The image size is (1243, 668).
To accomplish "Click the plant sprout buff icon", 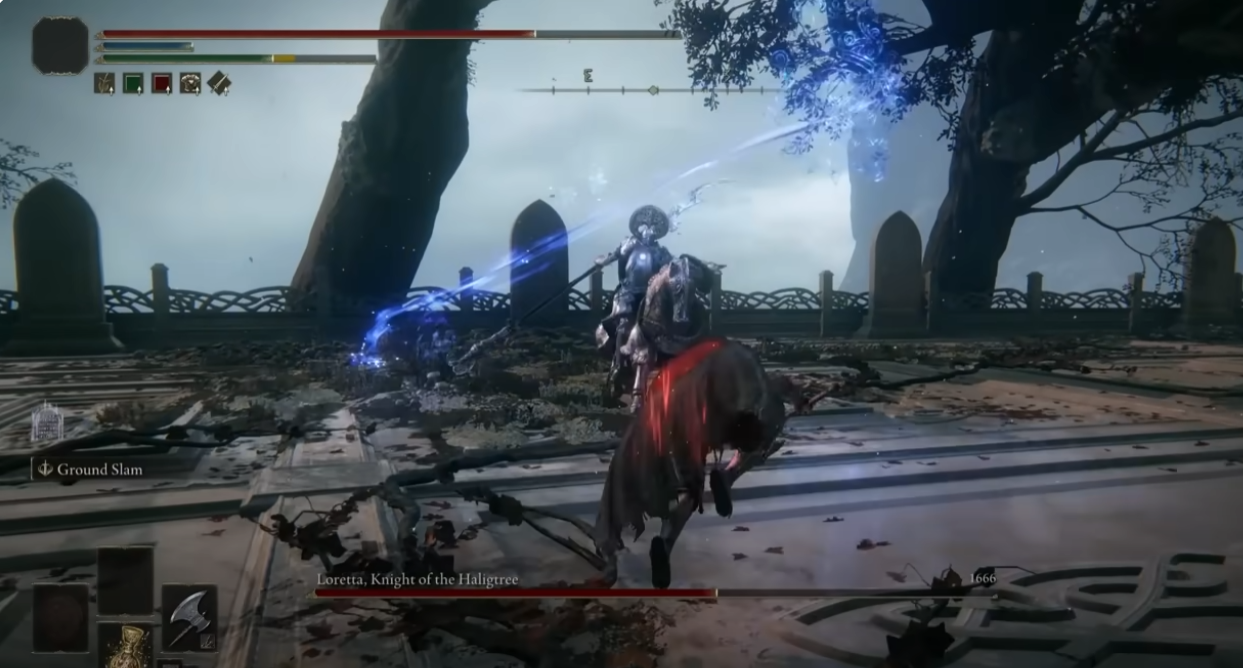I will (104, 83).
